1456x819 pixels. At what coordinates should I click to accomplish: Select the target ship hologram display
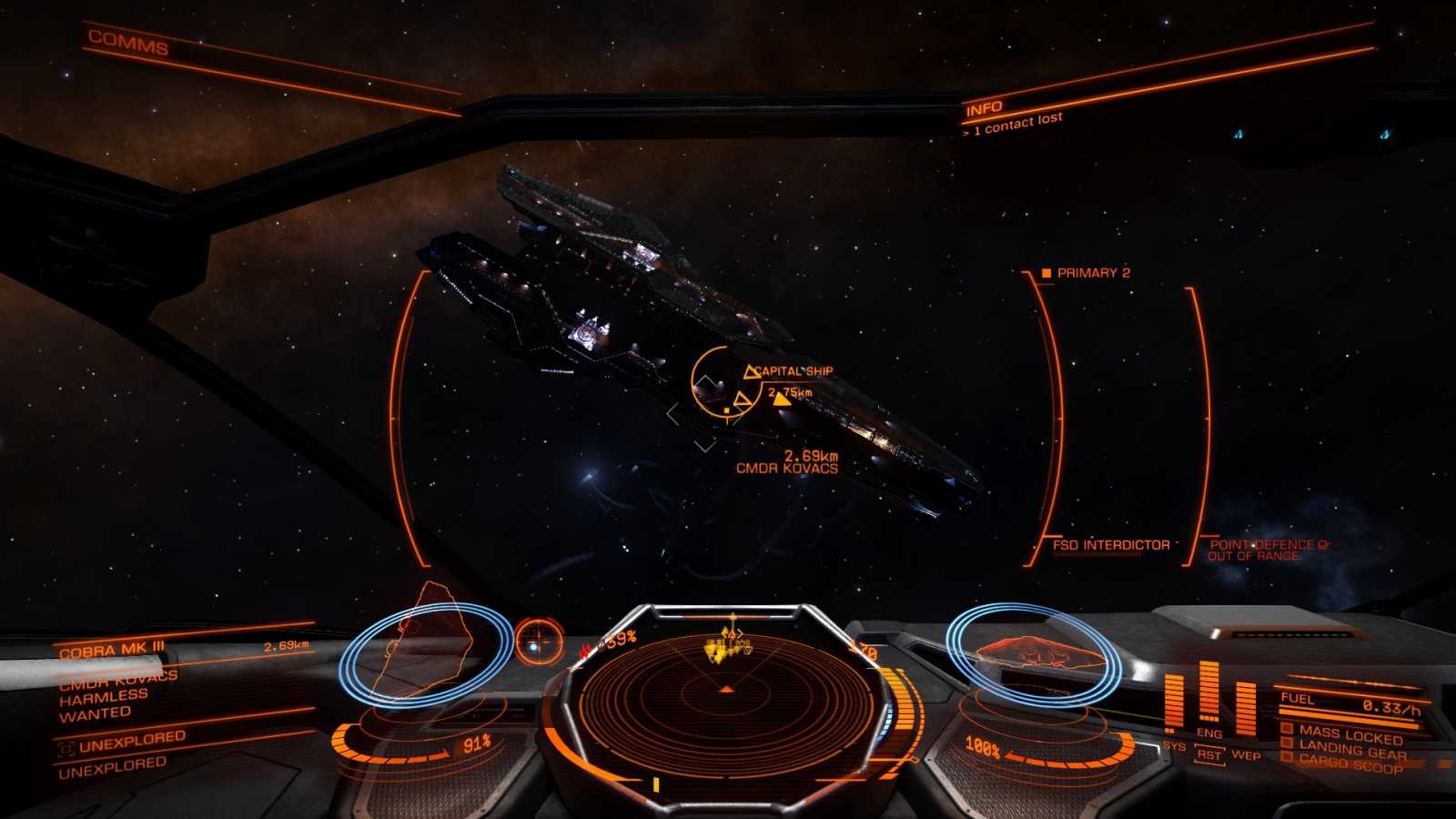click(426, 651)
